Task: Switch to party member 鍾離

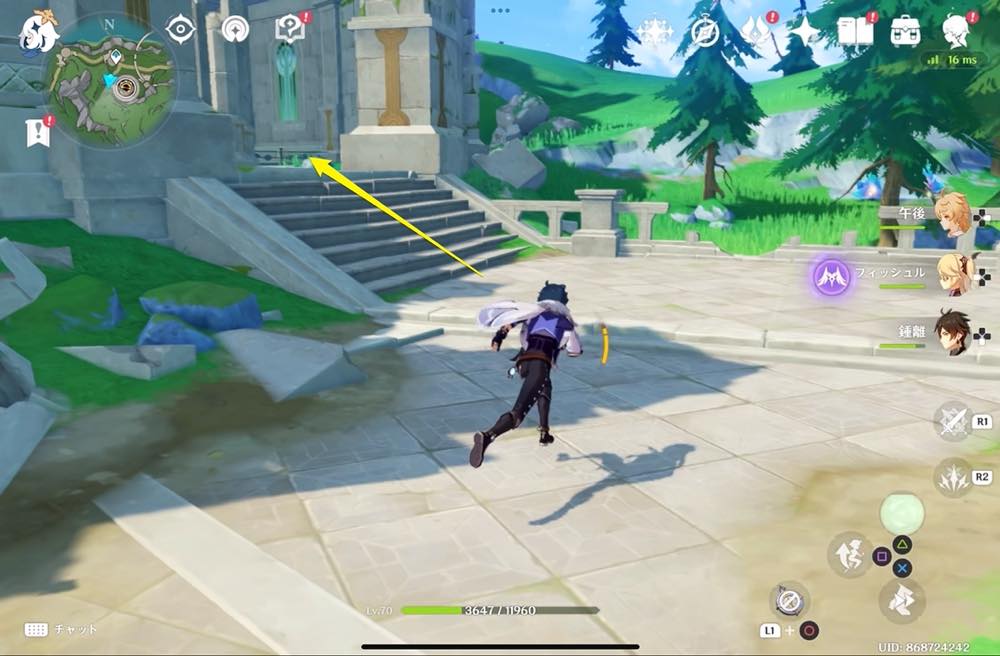Action: tap(950, 333)
